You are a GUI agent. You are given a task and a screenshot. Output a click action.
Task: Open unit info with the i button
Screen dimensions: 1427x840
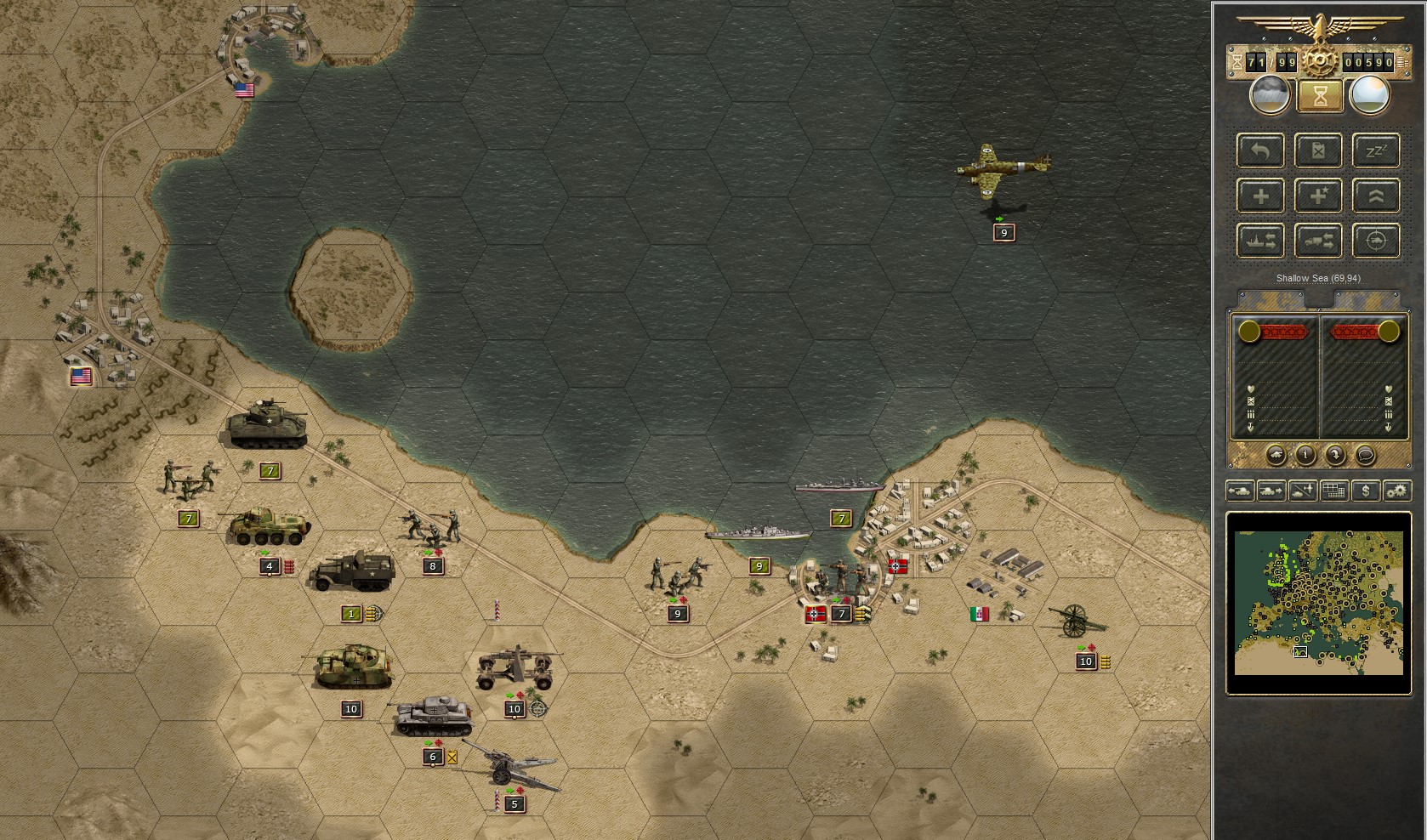coord(1305,455)
